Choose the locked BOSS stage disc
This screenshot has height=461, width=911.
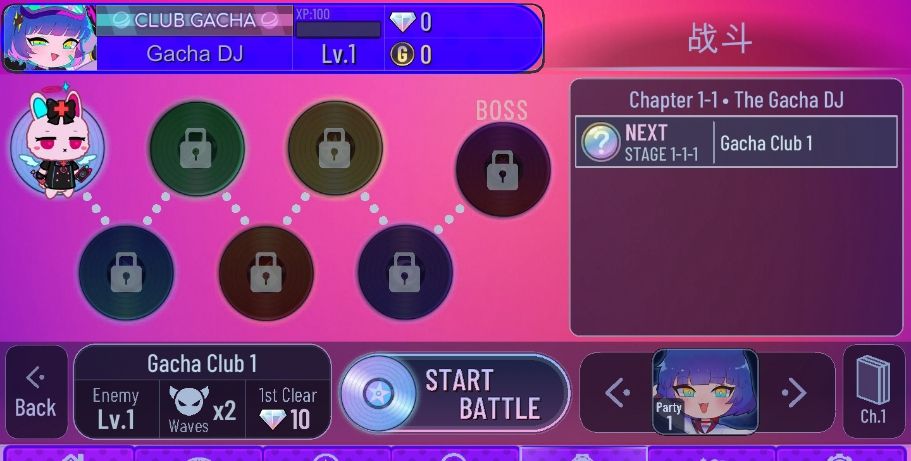(x=502, y=170)
